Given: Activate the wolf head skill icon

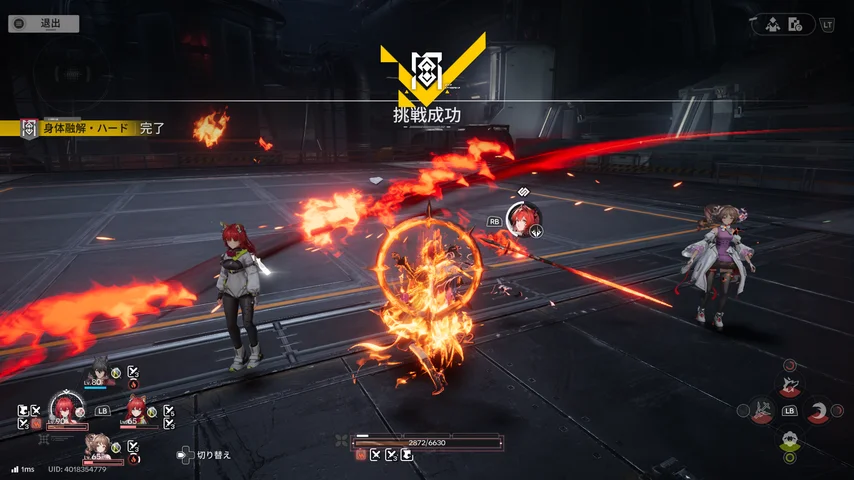Looking at the screenshot, I should pyautogui.click(x=790, y=384).
